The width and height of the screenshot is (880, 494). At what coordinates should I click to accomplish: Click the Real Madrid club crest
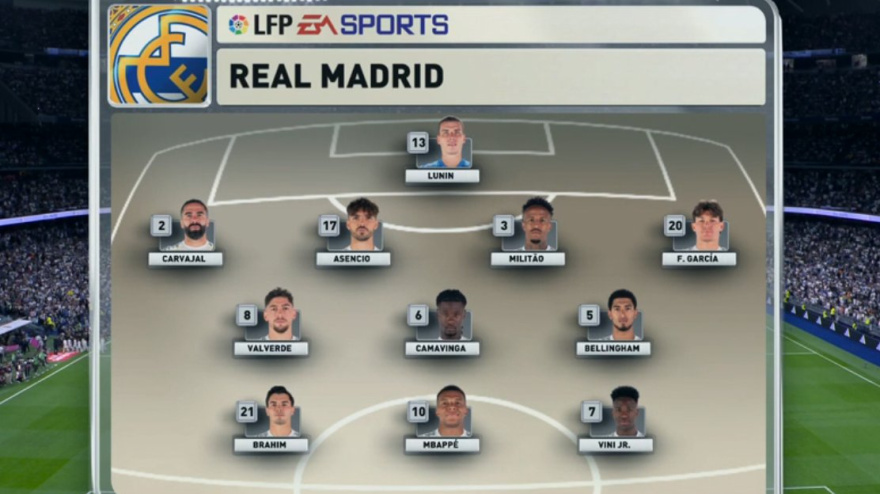point(159,55)
